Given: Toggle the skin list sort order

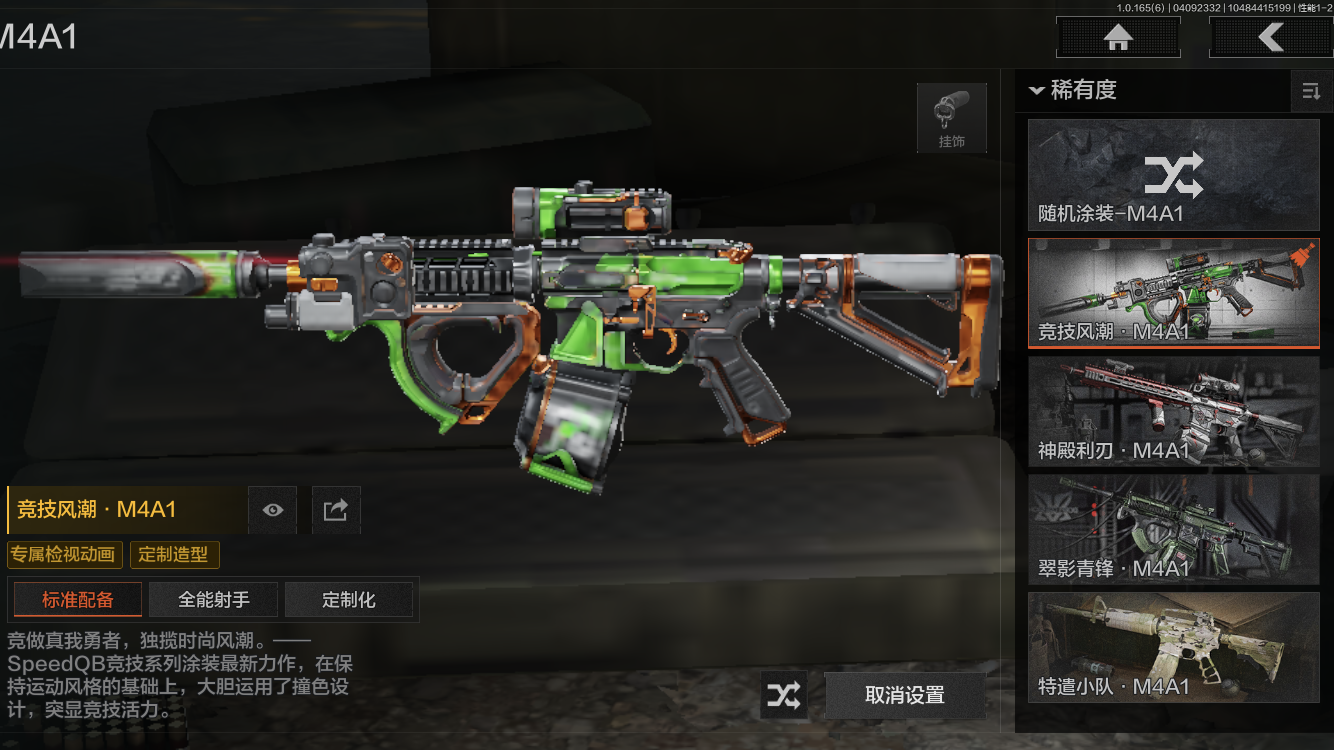Looking at the screenshot, I should coord(1310,92).
